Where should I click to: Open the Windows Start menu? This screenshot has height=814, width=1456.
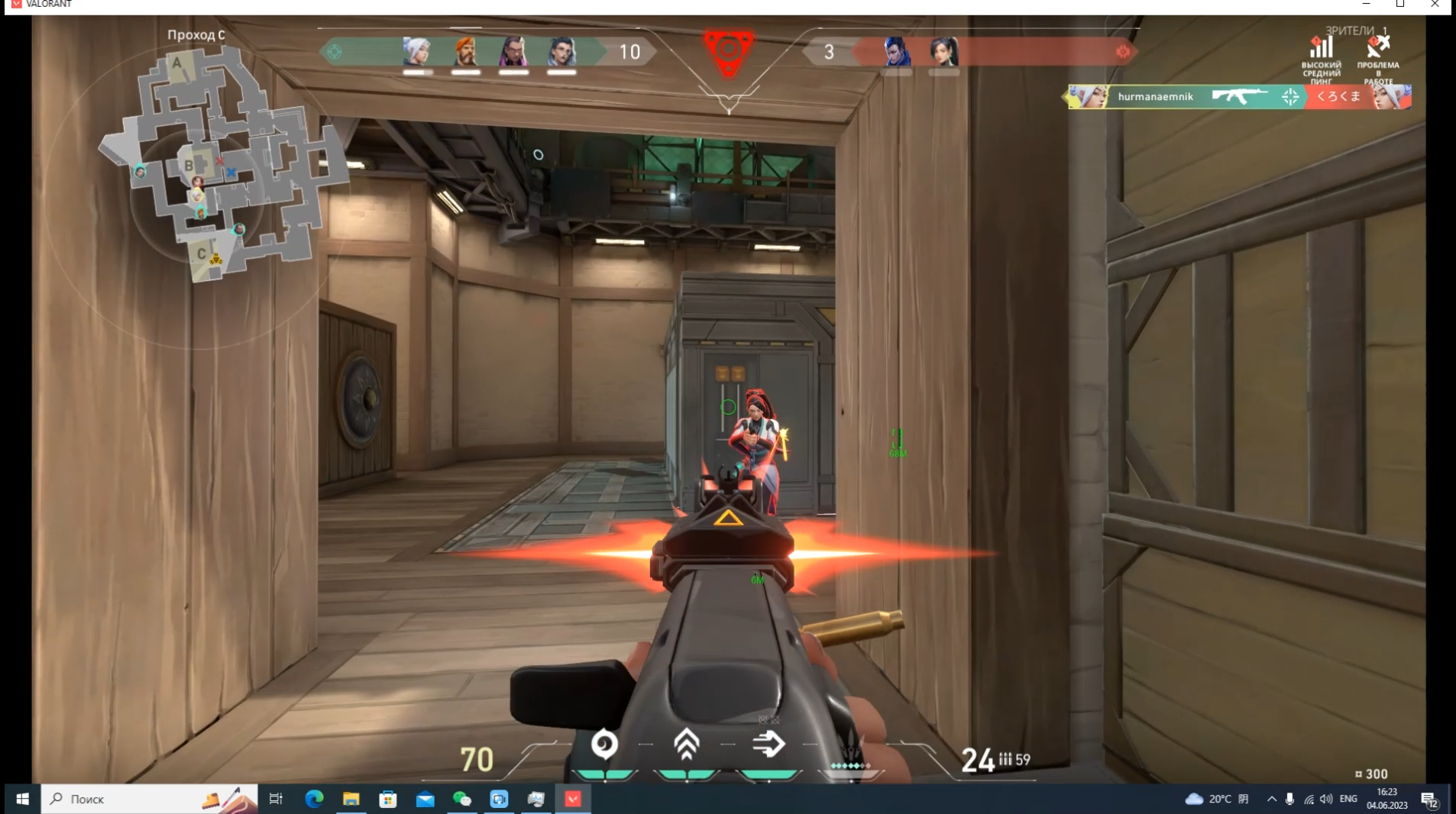click(x=22, y=799)
